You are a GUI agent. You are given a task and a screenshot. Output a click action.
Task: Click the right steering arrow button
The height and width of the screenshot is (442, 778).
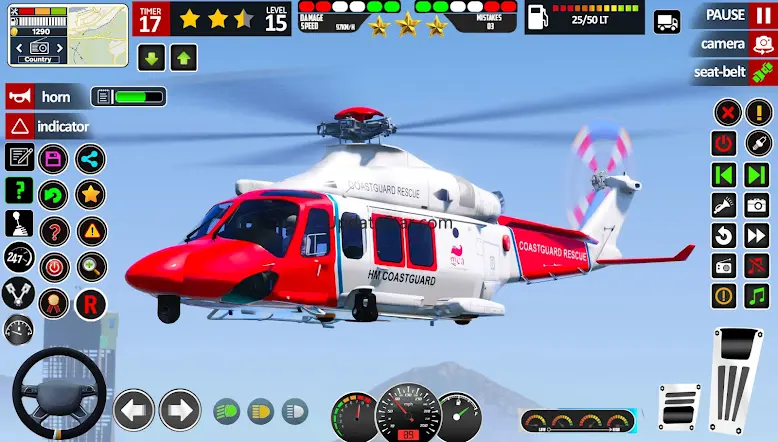[x=180, y=409]
